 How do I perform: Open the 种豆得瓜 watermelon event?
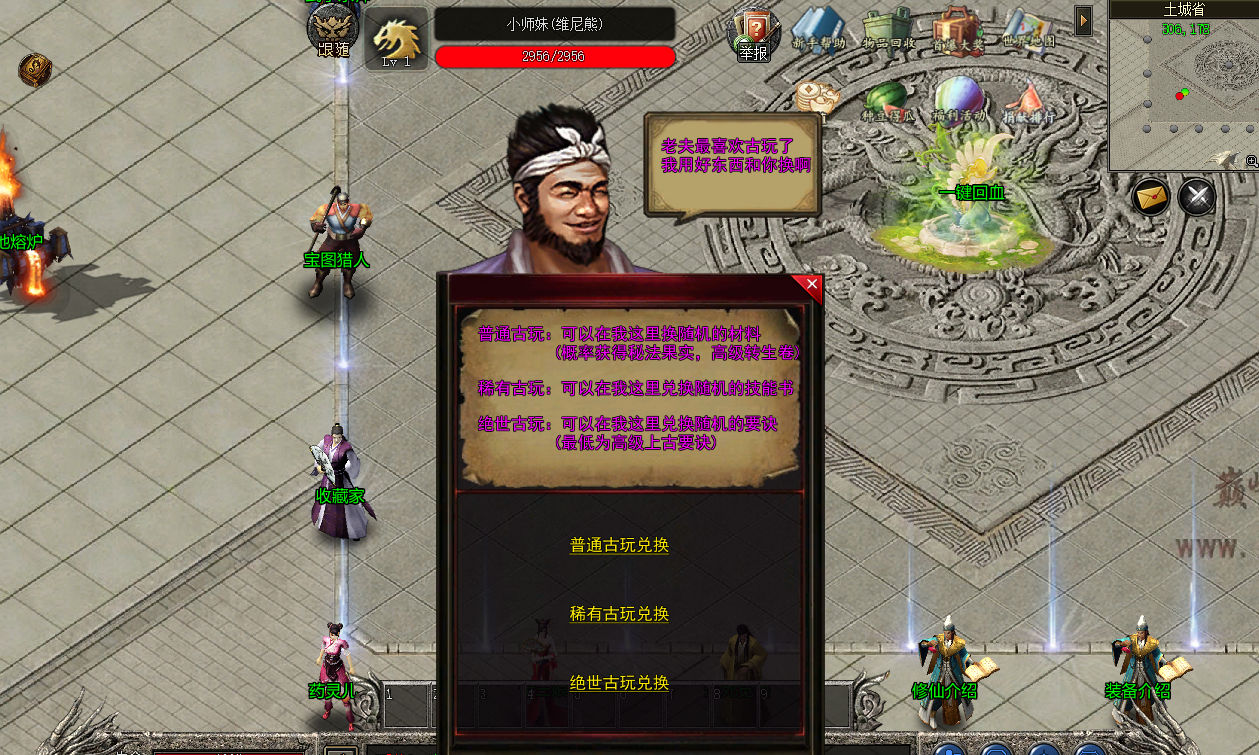click(887, 100)
